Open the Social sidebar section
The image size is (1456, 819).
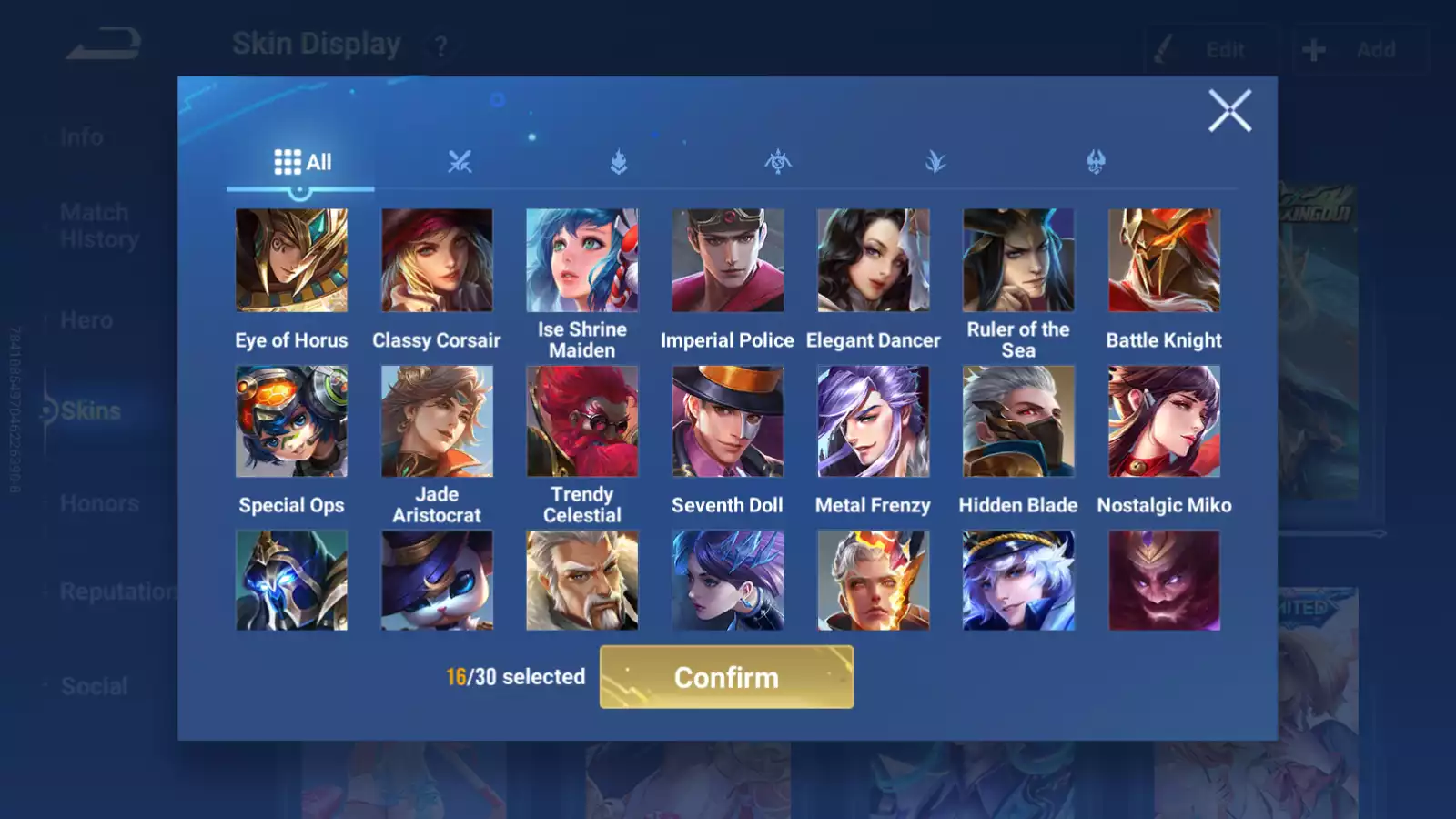pyautogui.click(x=95, y=685)
